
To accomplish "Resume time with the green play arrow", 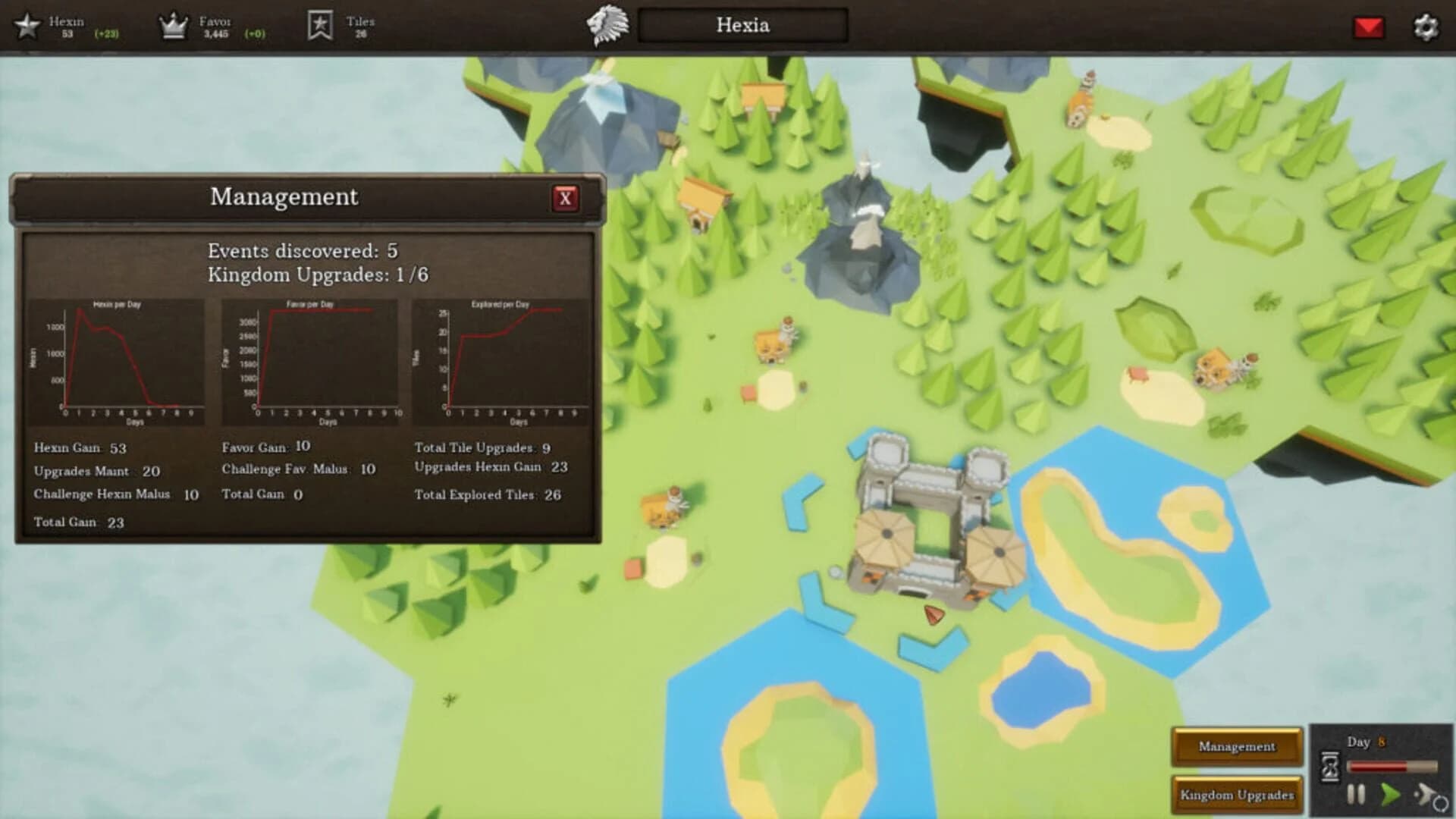I will pos(1391,795).
